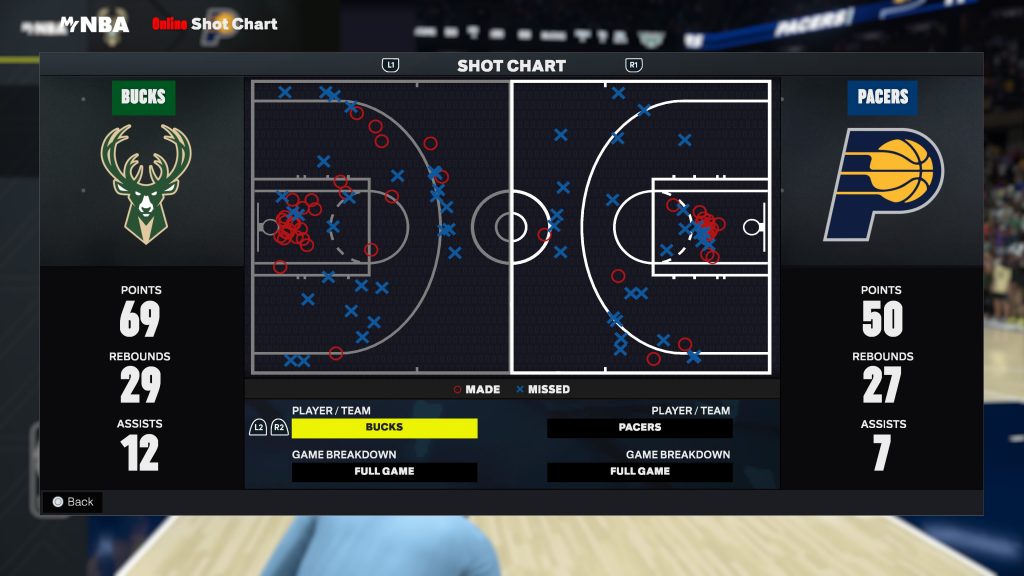1024x576 pixels.
Task: Choose the PACERS player/team selector
Action: [640, 428]
